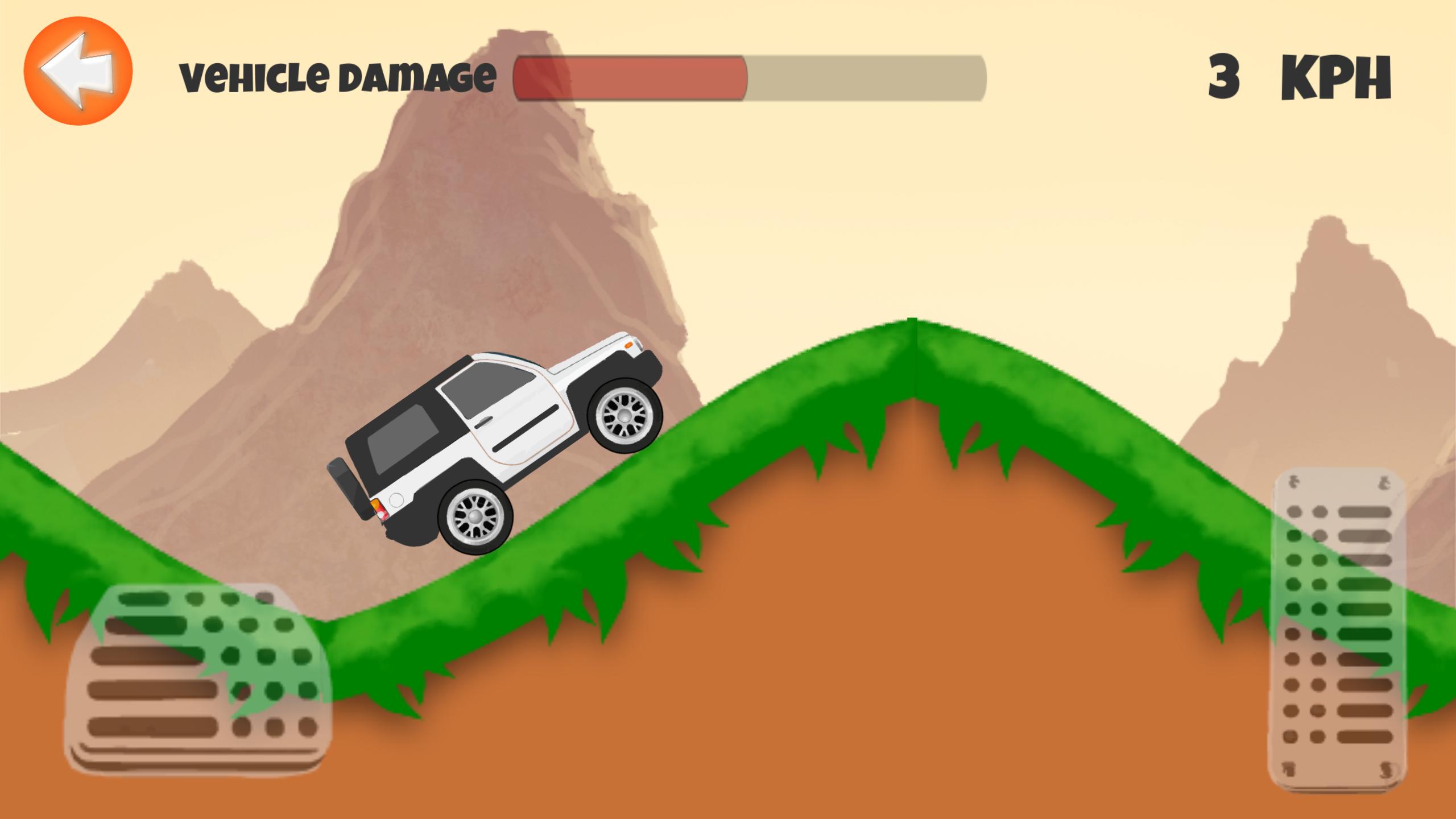Tap the orange back arrow button

pyautogui.click(x=78, y=71)
